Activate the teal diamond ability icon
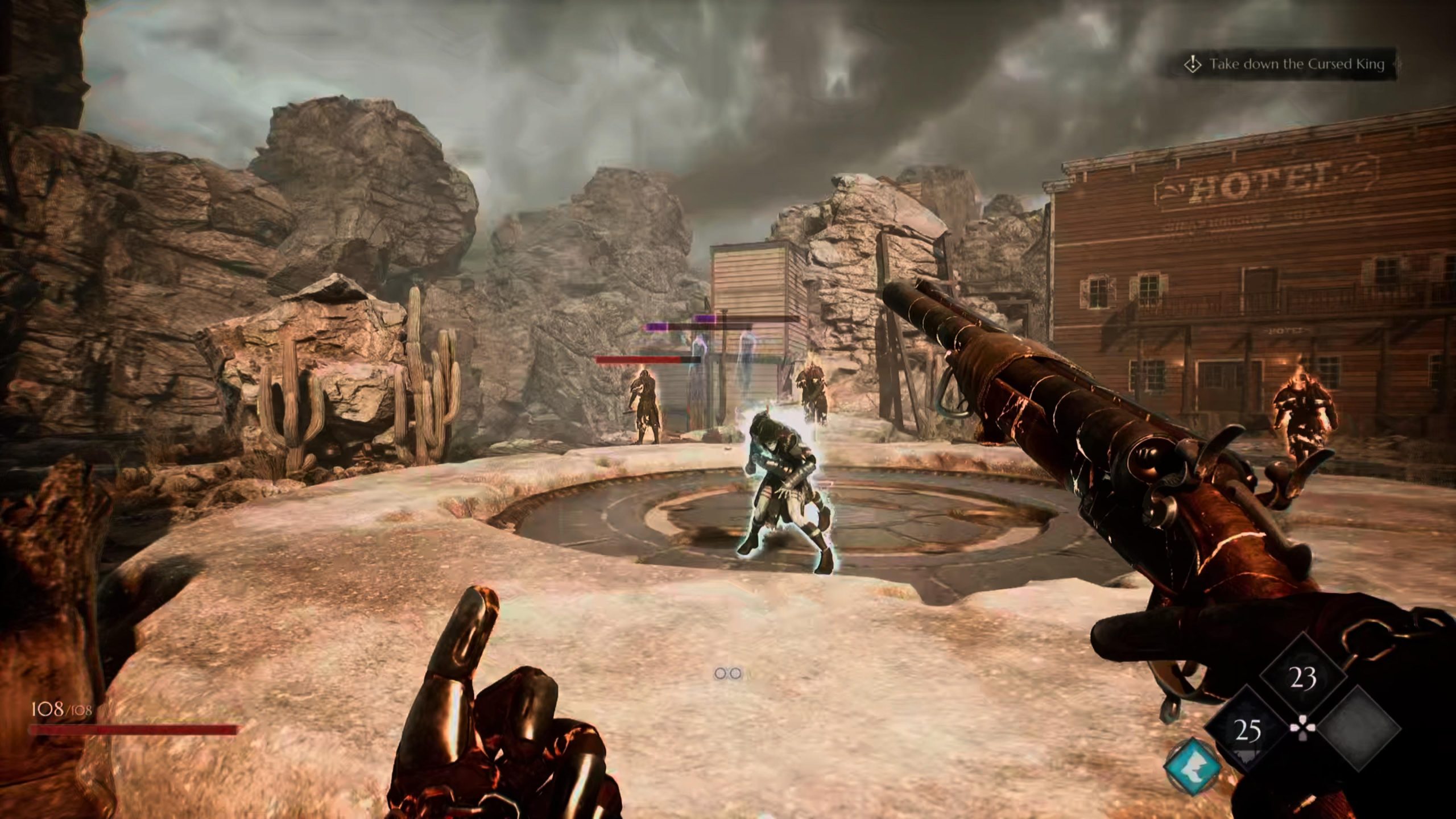1456x819 pixels. click(x=1193, y=766)
